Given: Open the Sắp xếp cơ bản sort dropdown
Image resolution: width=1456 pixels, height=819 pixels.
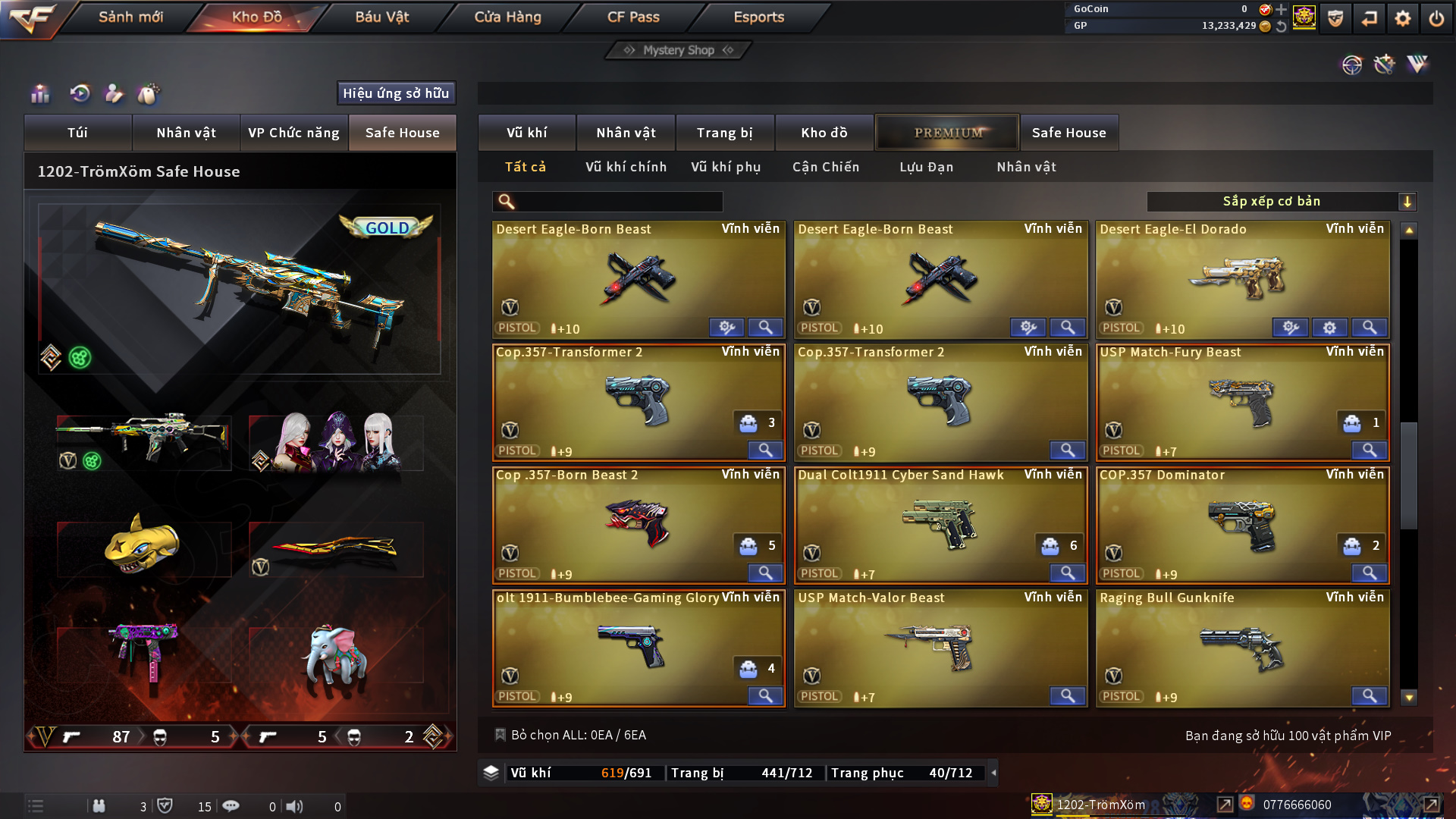Looking at the screenshot, I should (1281, 202).
